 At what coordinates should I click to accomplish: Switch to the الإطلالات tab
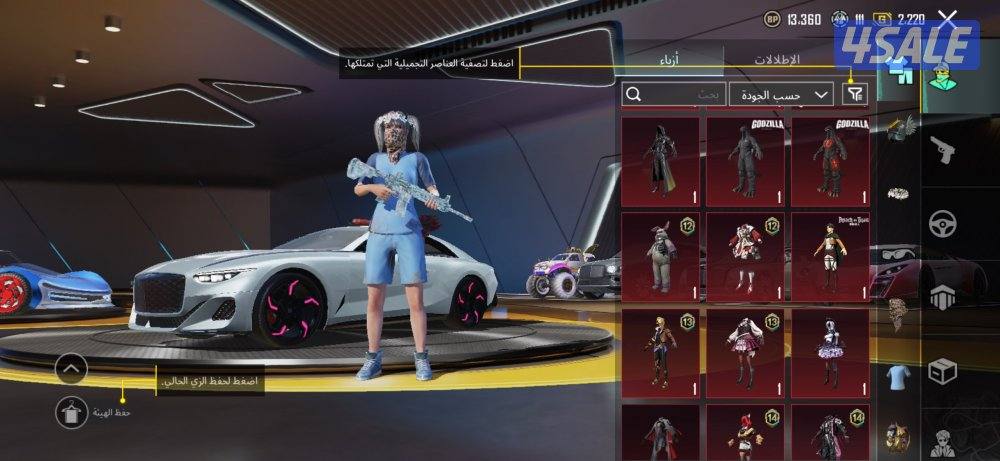coord(776,60)
